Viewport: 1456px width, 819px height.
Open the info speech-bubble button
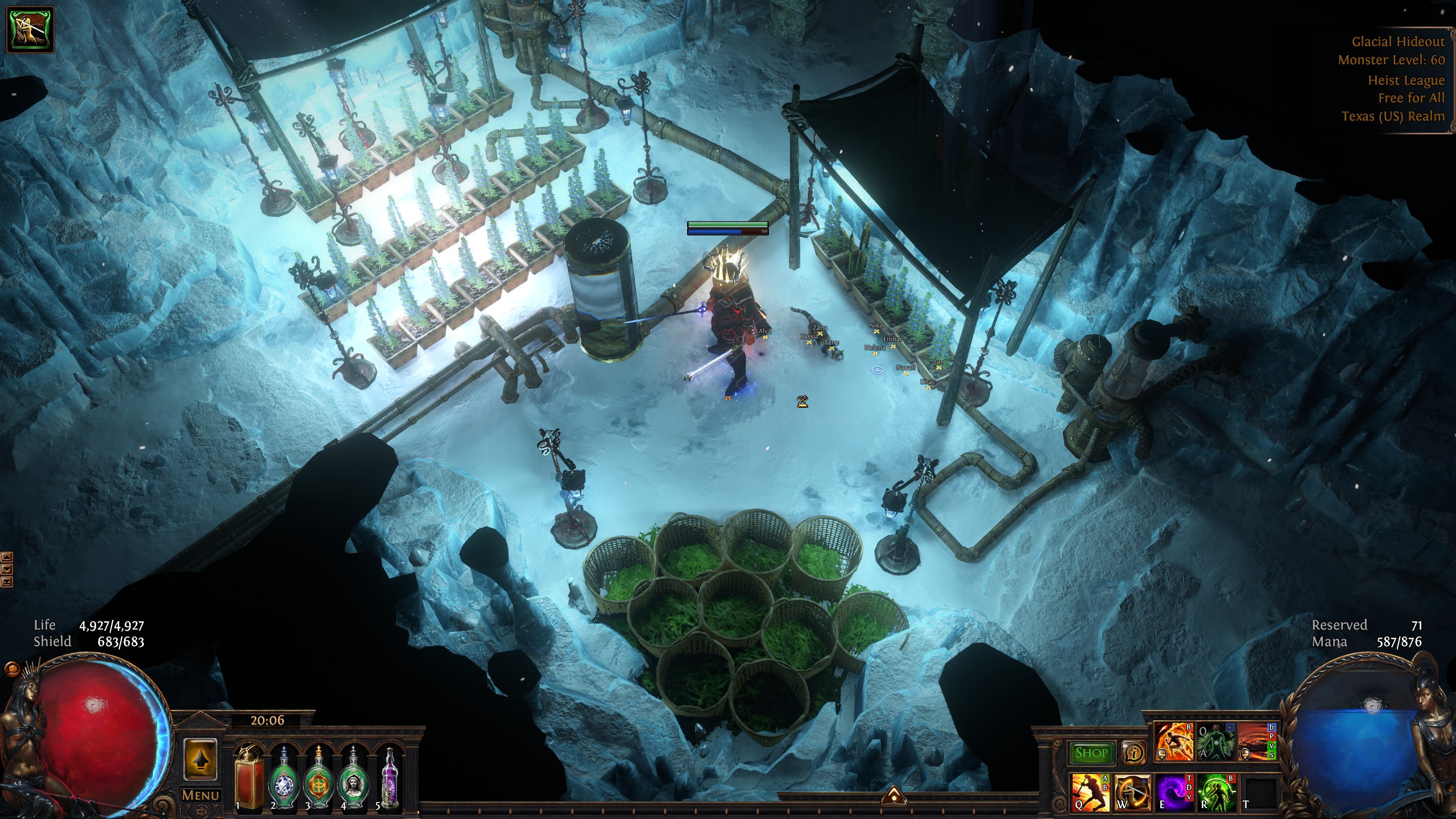1134,753
